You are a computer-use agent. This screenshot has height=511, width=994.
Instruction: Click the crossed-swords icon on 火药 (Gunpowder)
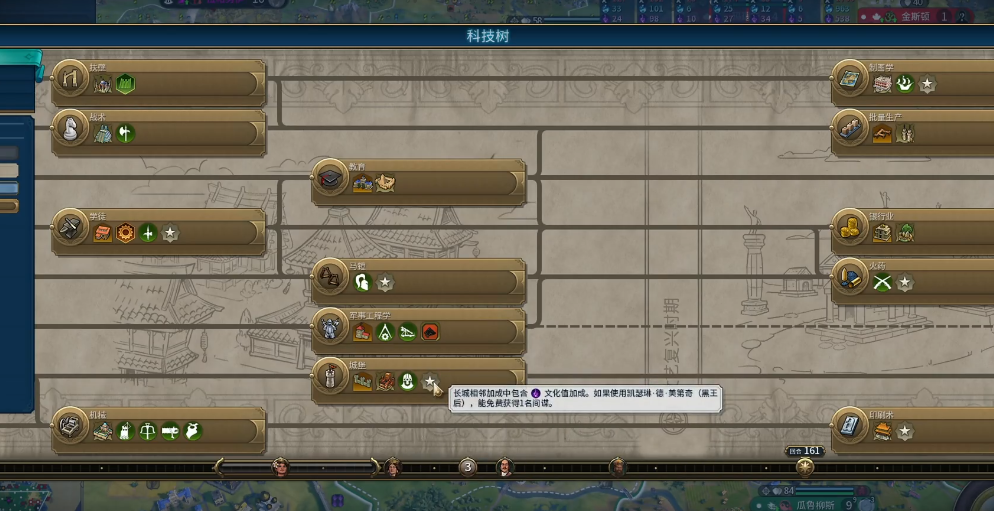[x=881, y=283]
